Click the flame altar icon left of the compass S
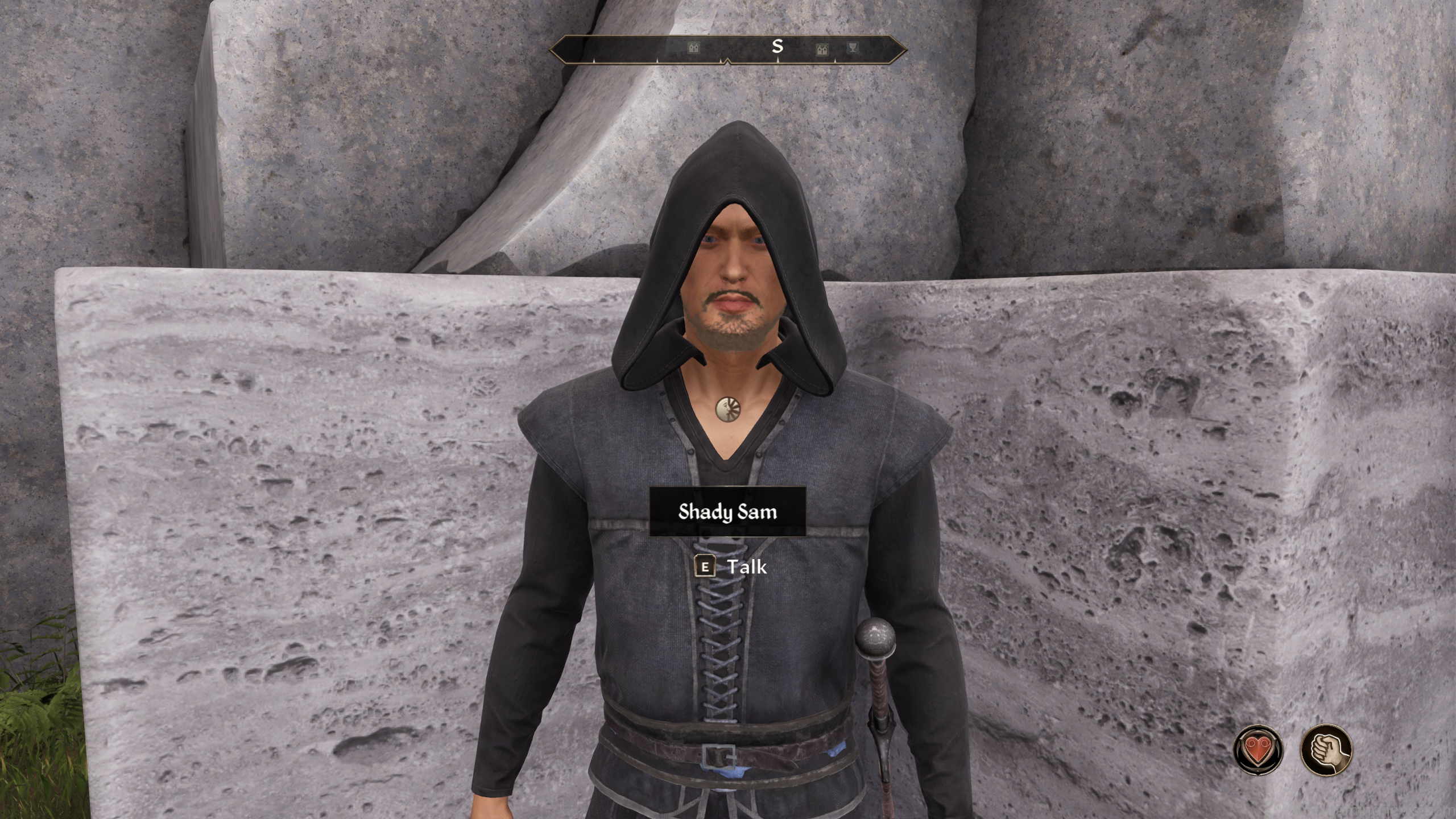 point(694,48)
